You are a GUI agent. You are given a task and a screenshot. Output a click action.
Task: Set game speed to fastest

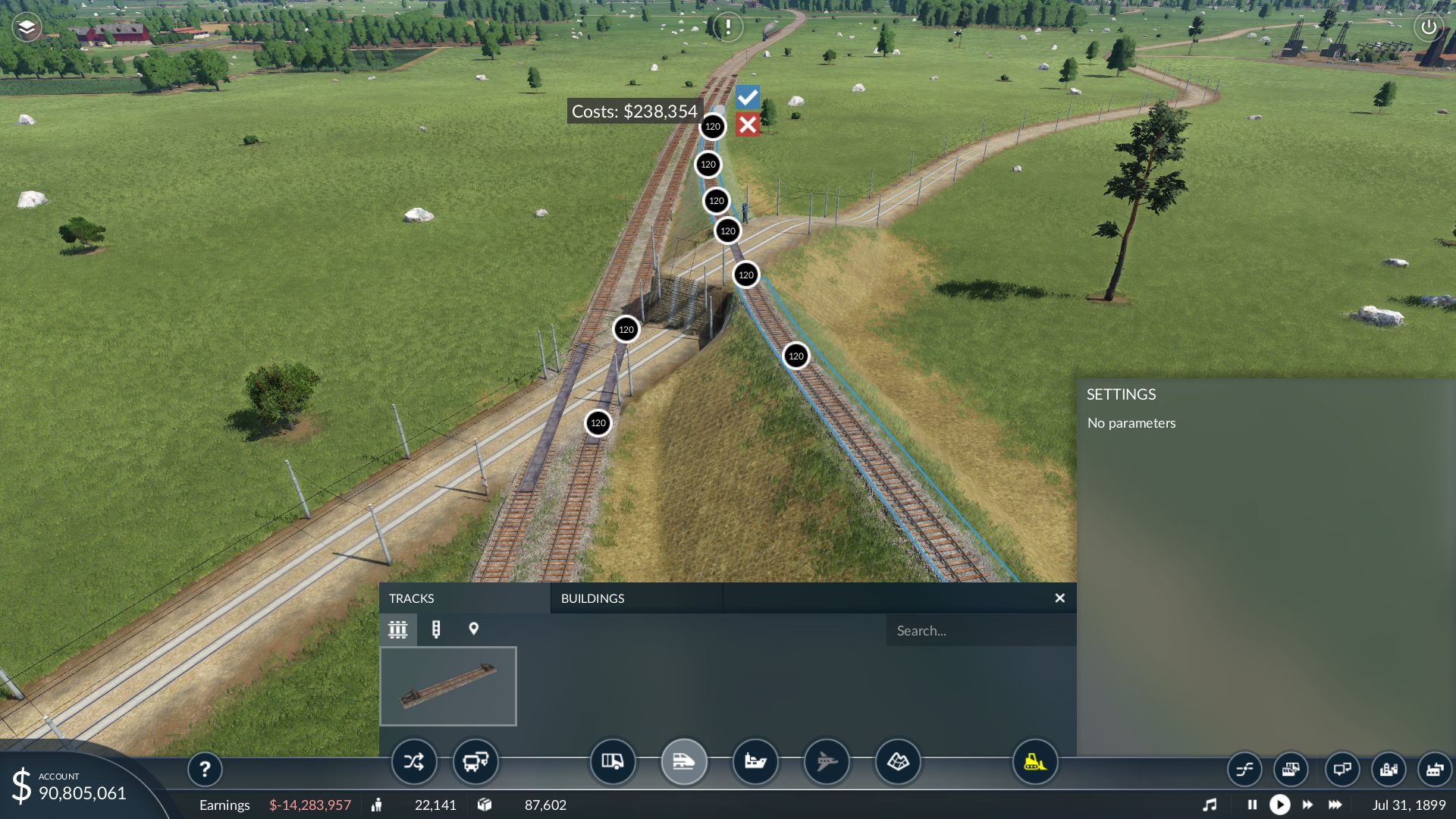pyautogui.click(x=1335, y=805)
